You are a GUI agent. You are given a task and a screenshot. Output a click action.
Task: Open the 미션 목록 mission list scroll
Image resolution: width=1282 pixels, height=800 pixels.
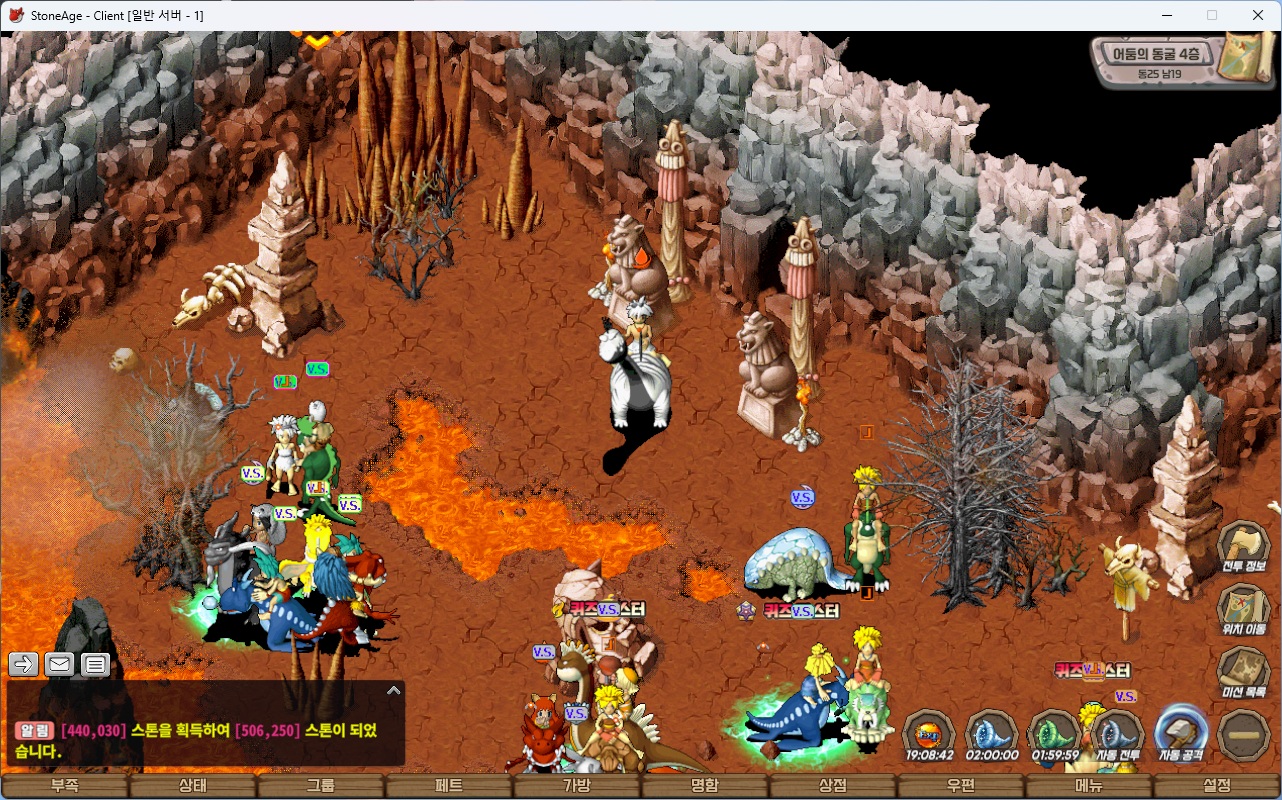tap(1243, 672)
